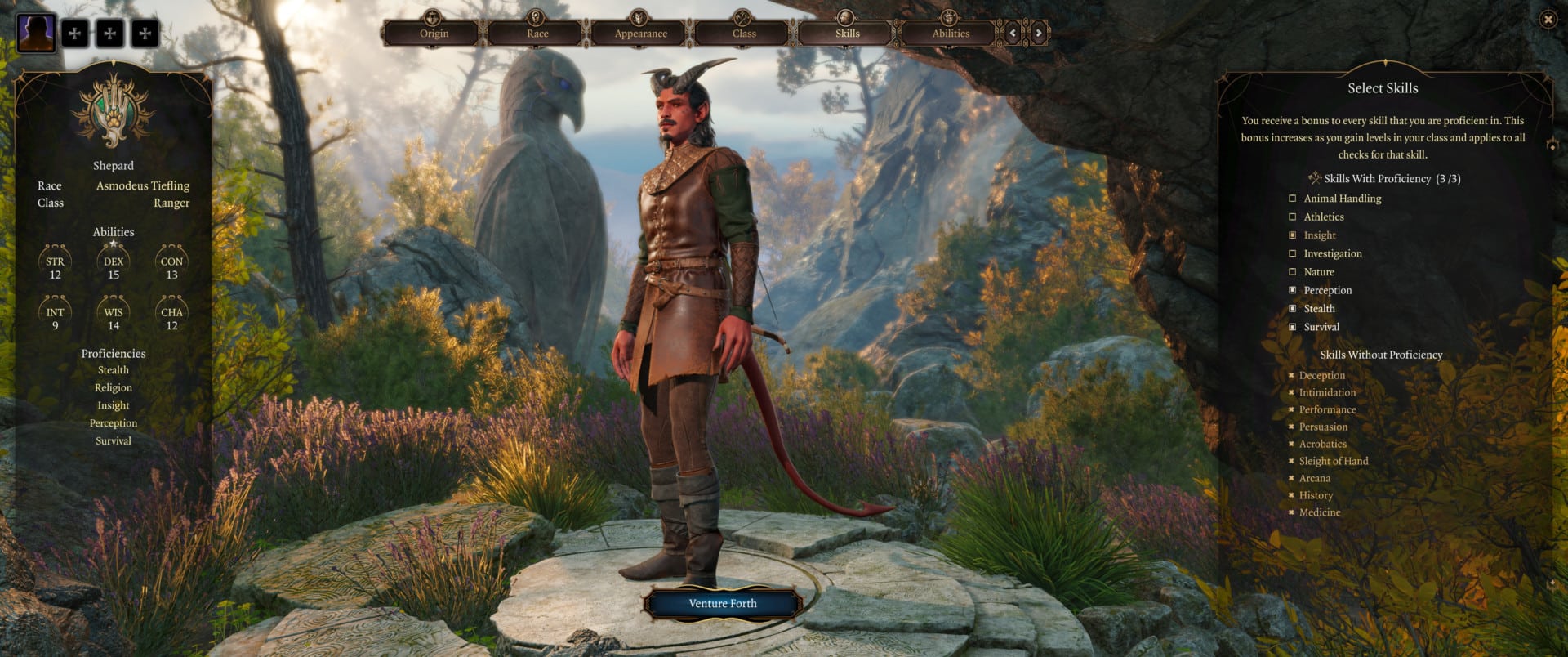1568x657 pixels.
Task: Check the Athletics skill checkbox
Action: (1291, 217)
